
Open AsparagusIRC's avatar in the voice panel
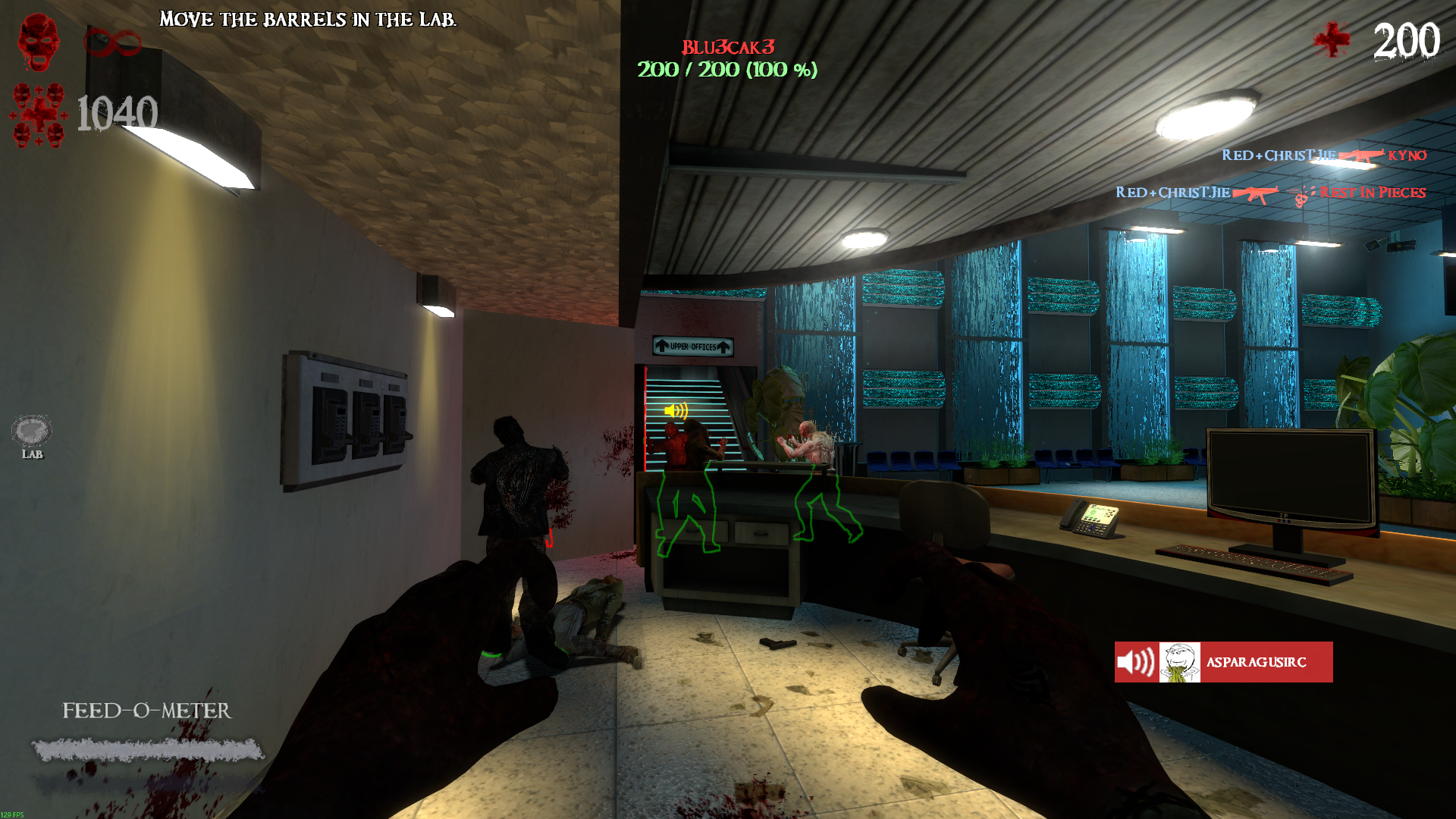(x=1179, y=662)
